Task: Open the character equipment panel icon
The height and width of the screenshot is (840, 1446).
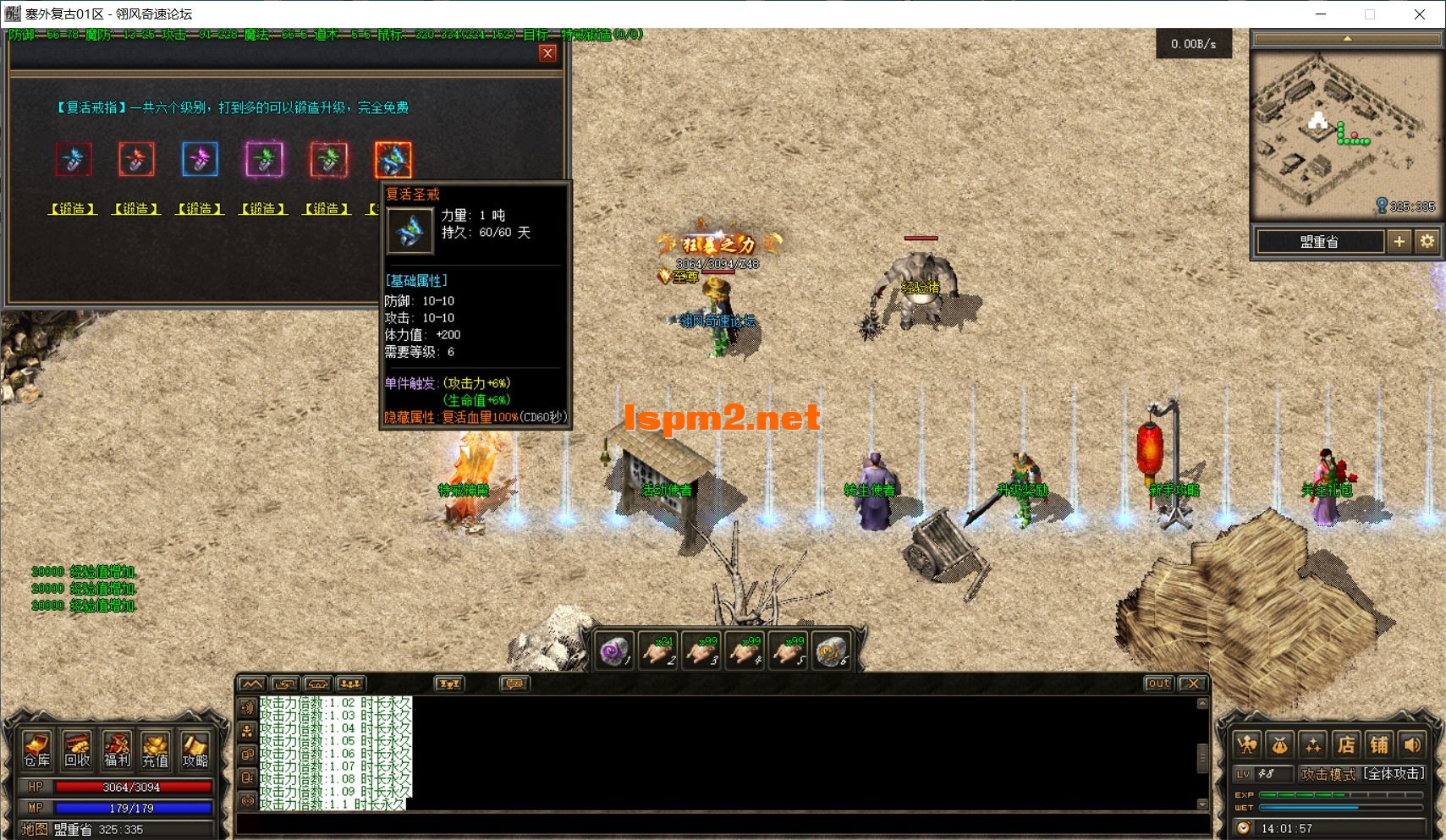Action: [1246, 745]
